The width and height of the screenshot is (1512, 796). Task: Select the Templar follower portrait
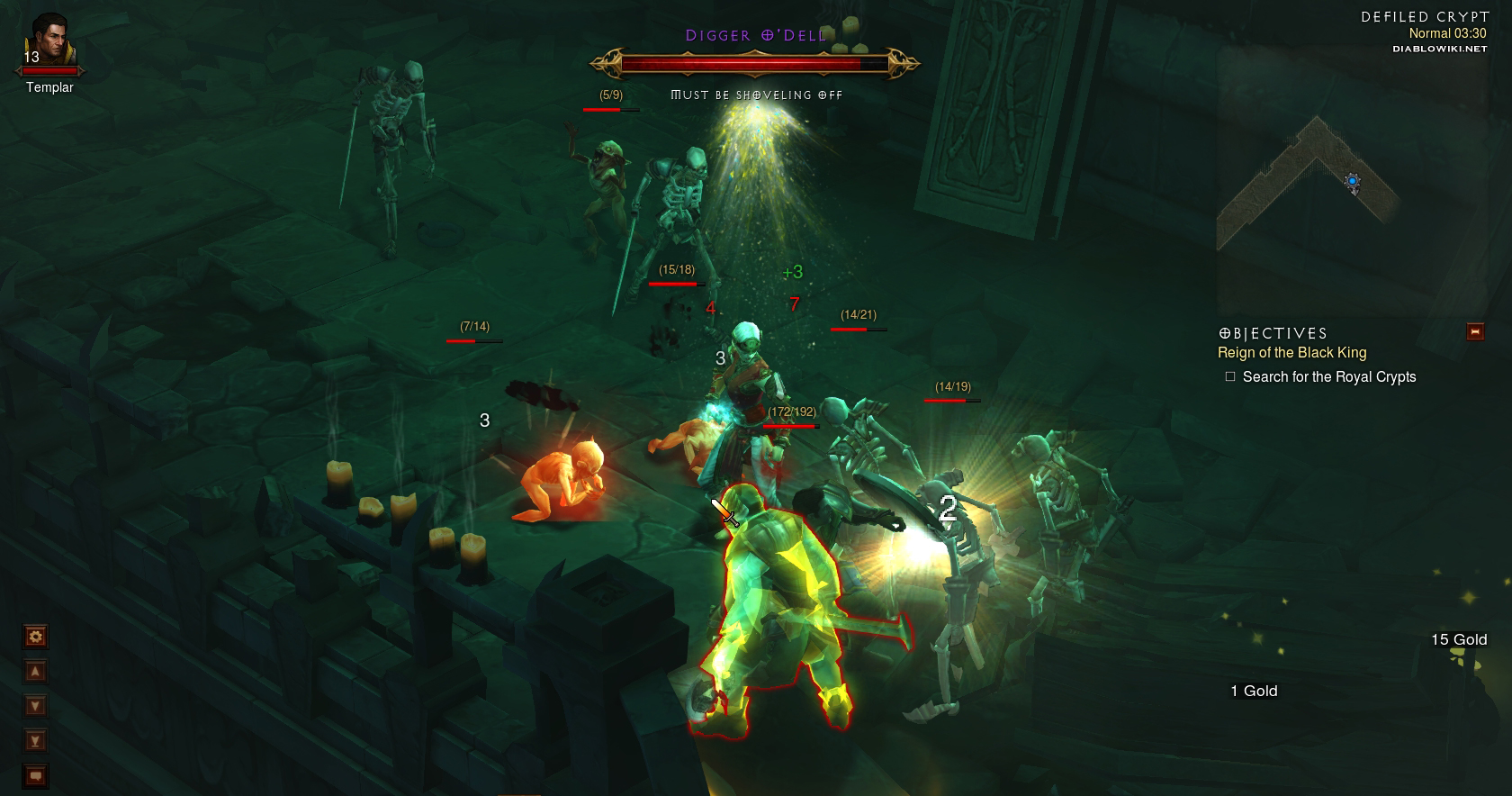click(49, 41)
